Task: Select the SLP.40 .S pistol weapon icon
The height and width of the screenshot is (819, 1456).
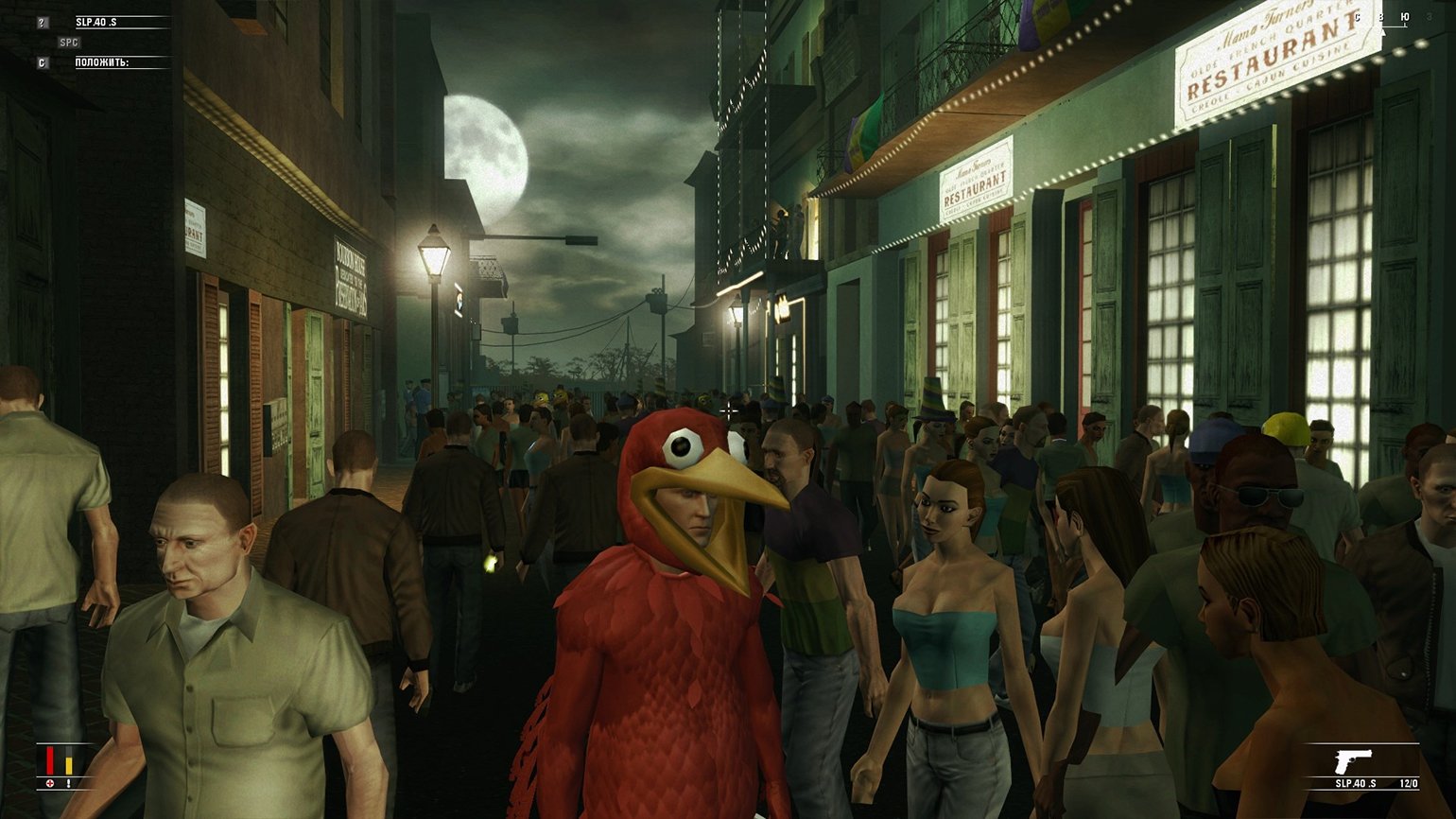Action: click(1353, 760)
